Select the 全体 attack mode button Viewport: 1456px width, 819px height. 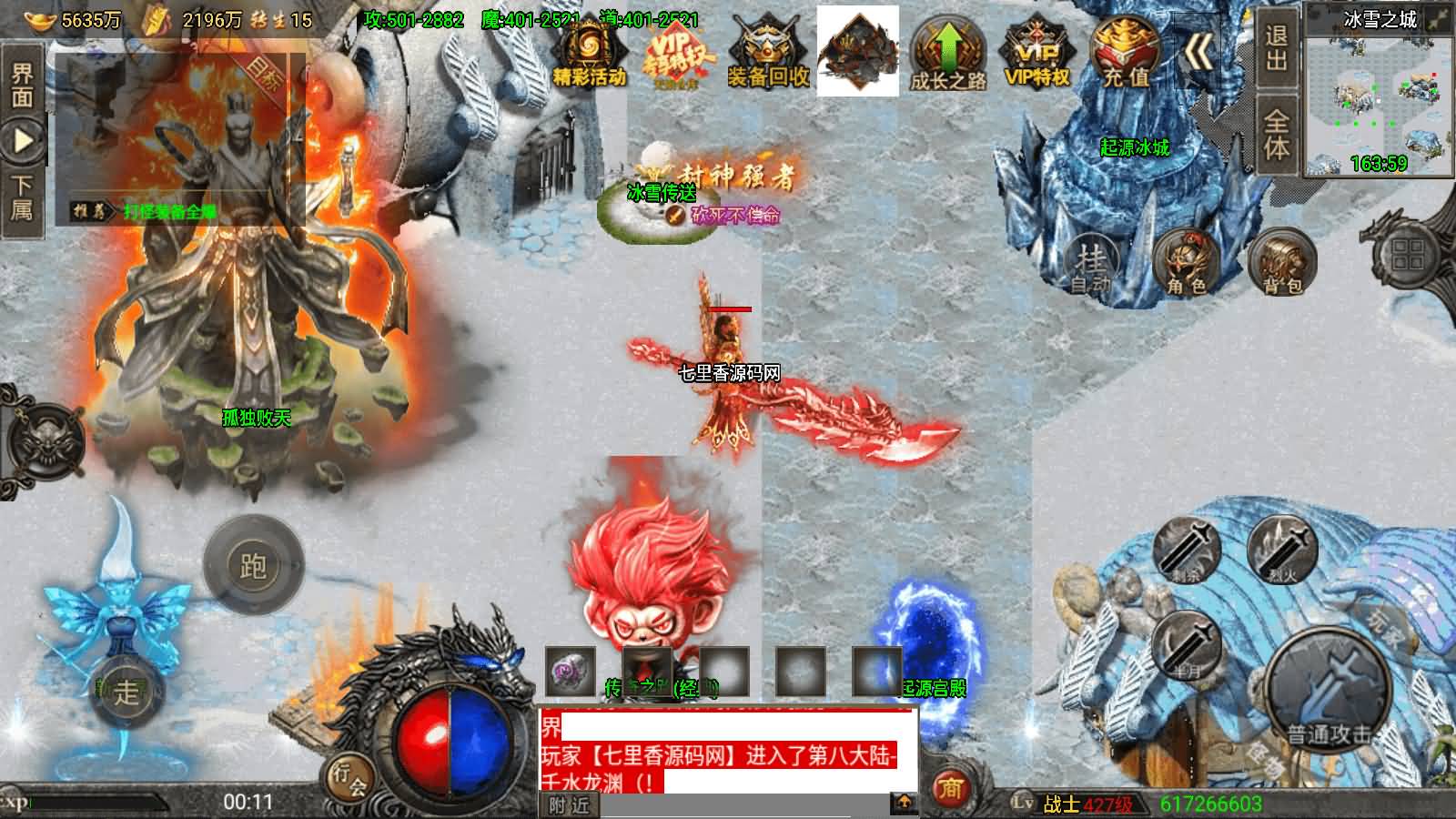tap(1277, 136)
